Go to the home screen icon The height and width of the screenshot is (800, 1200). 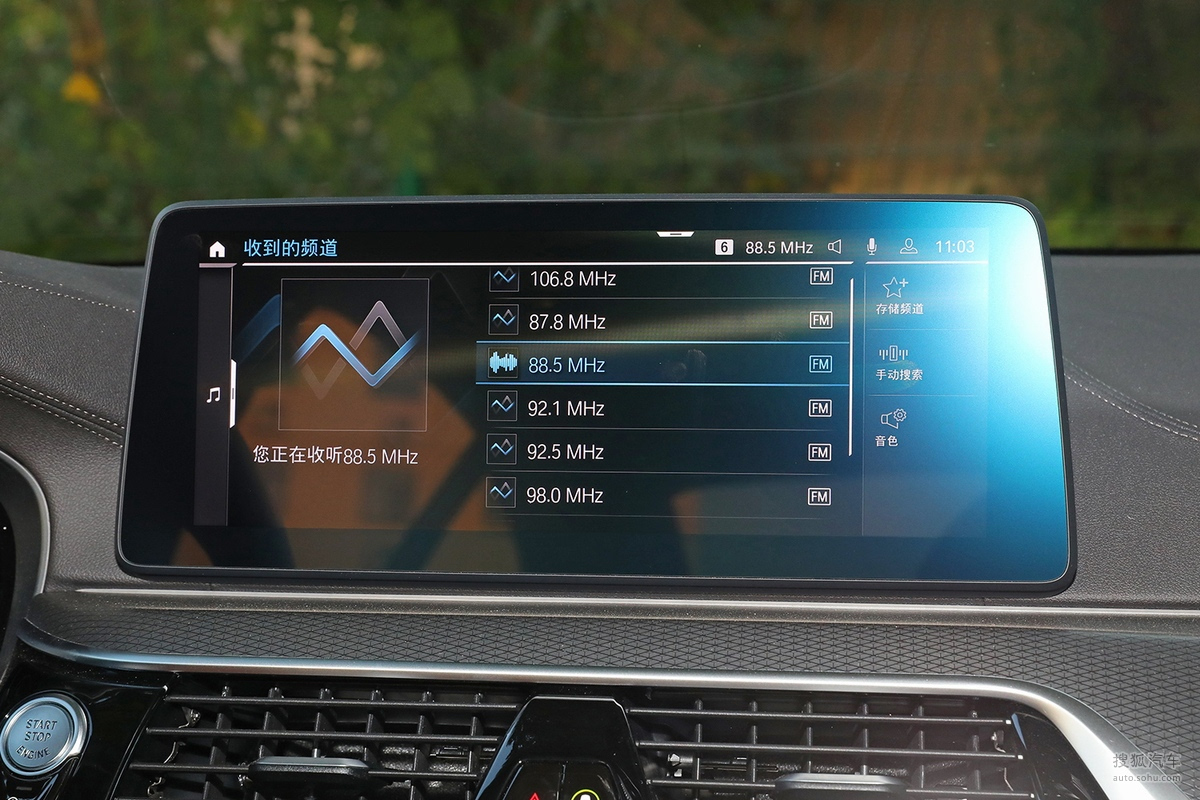tap(217, 249)
